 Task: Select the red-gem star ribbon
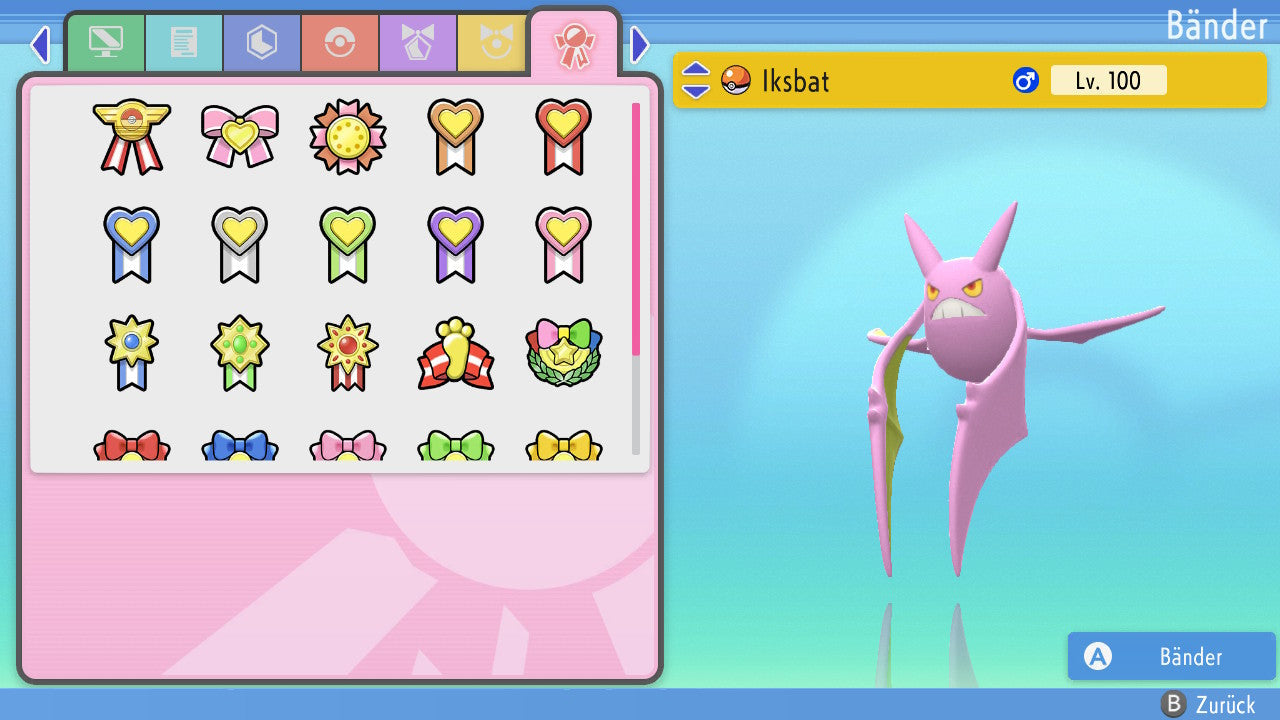coord(347,353)
